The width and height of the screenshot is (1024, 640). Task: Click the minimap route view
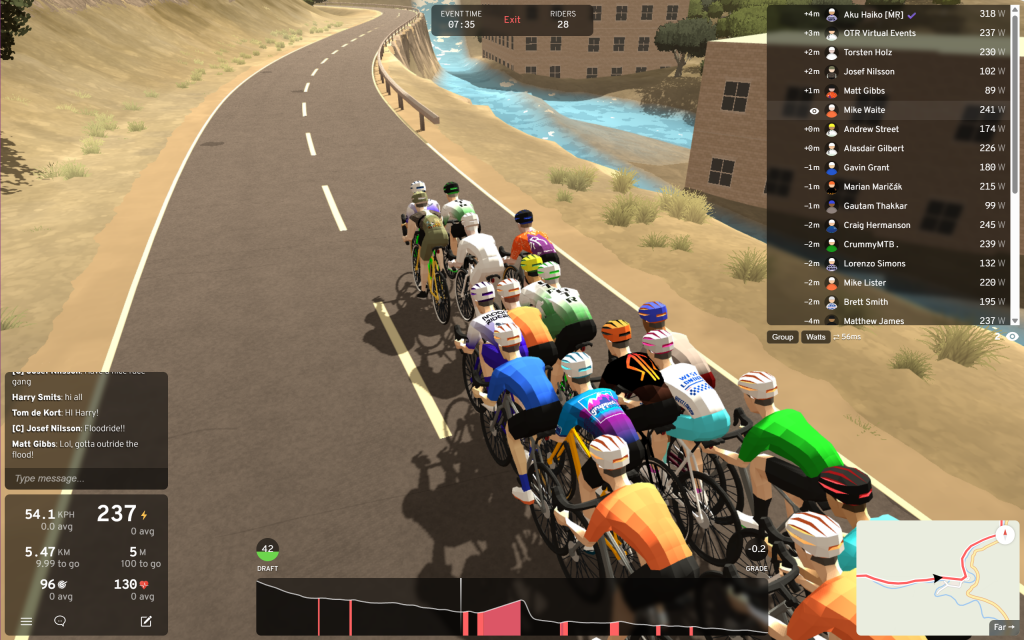[930, 575]
